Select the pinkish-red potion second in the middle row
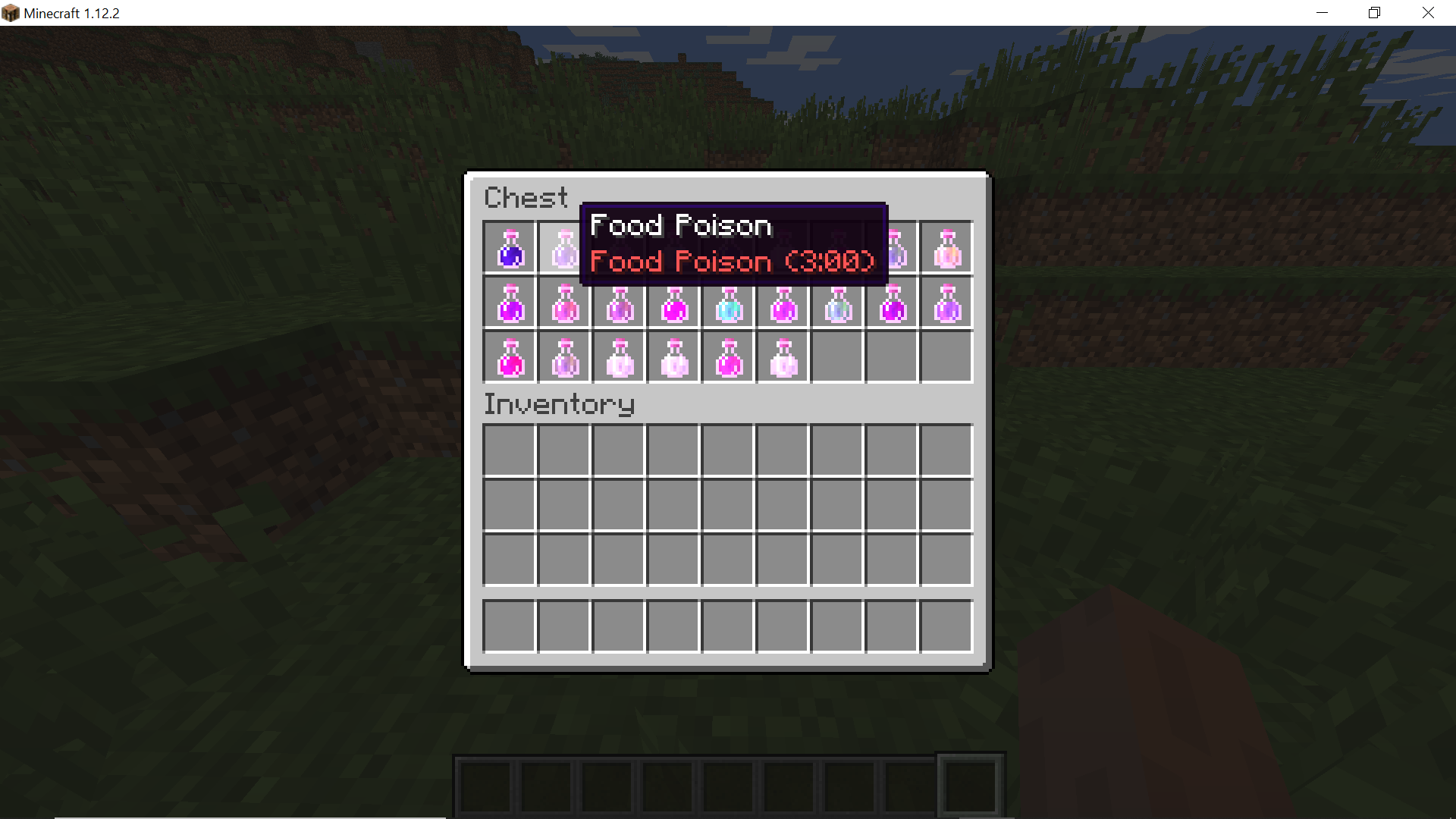The height and width of the screenshot is (819, 1456). pos(563,303)
